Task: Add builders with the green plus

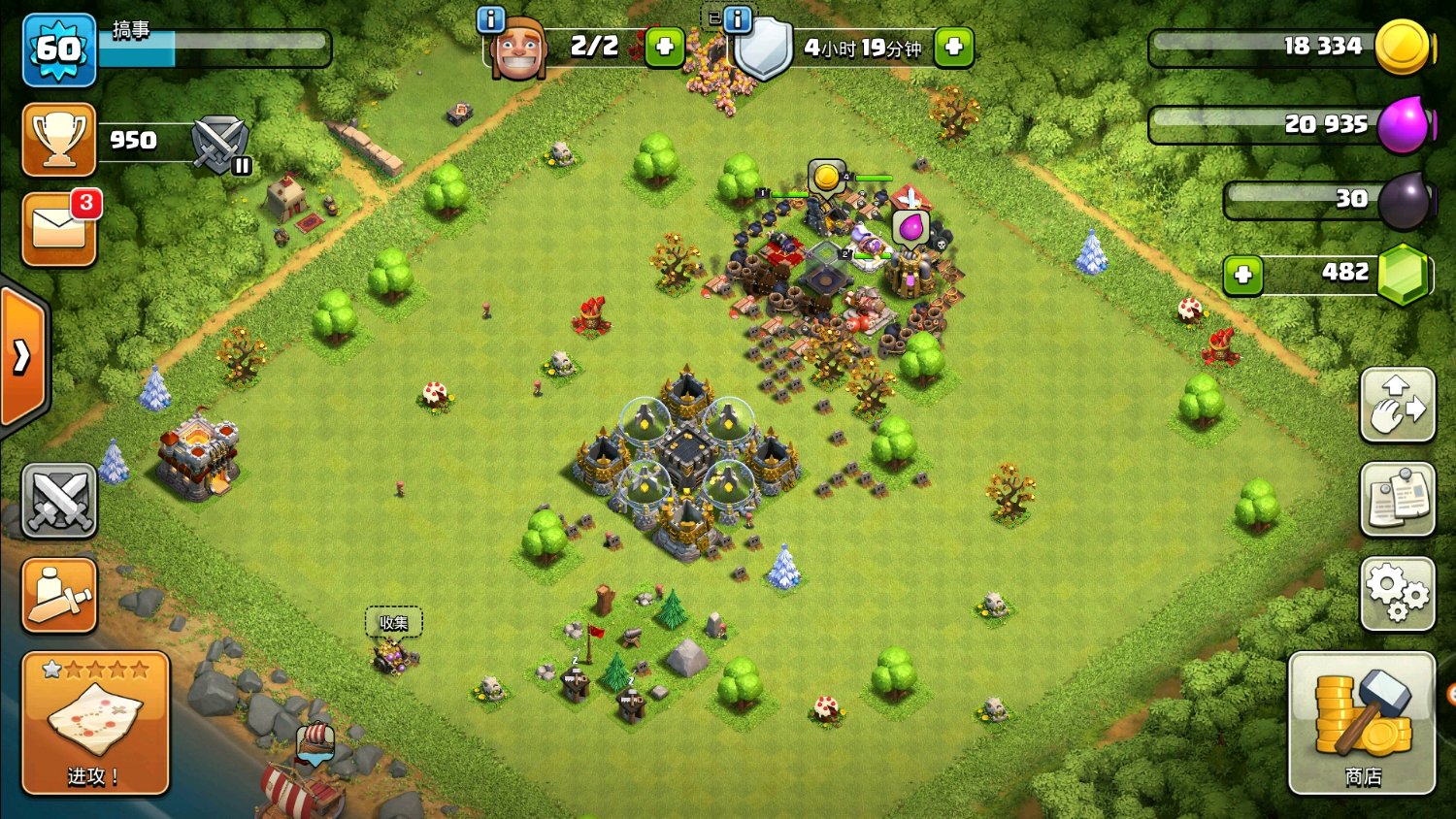Action: (665, 47)
